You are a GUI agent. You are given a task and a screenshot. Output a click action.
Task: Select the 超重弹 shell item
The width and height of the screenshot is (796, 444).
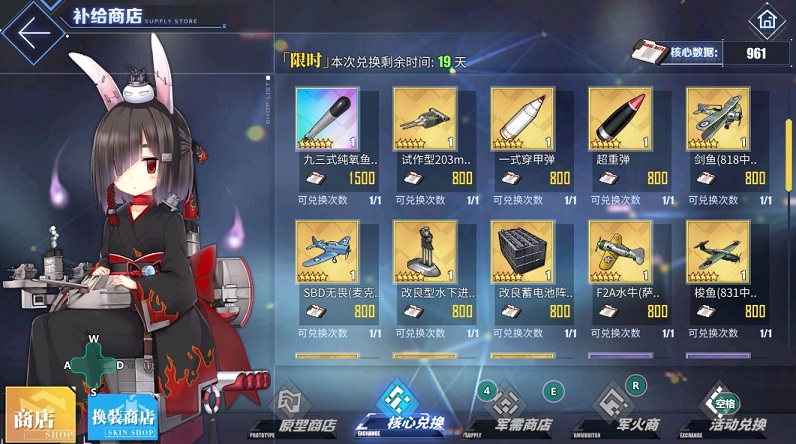coord(620,120)
